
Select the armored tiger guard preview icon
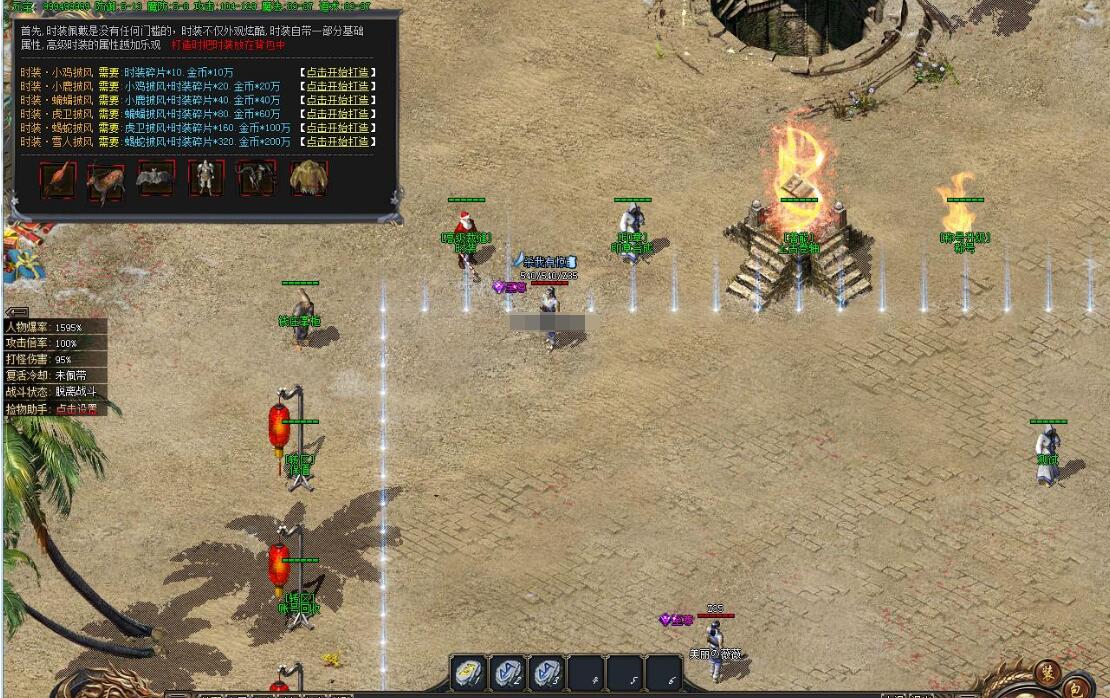(207, 179)
